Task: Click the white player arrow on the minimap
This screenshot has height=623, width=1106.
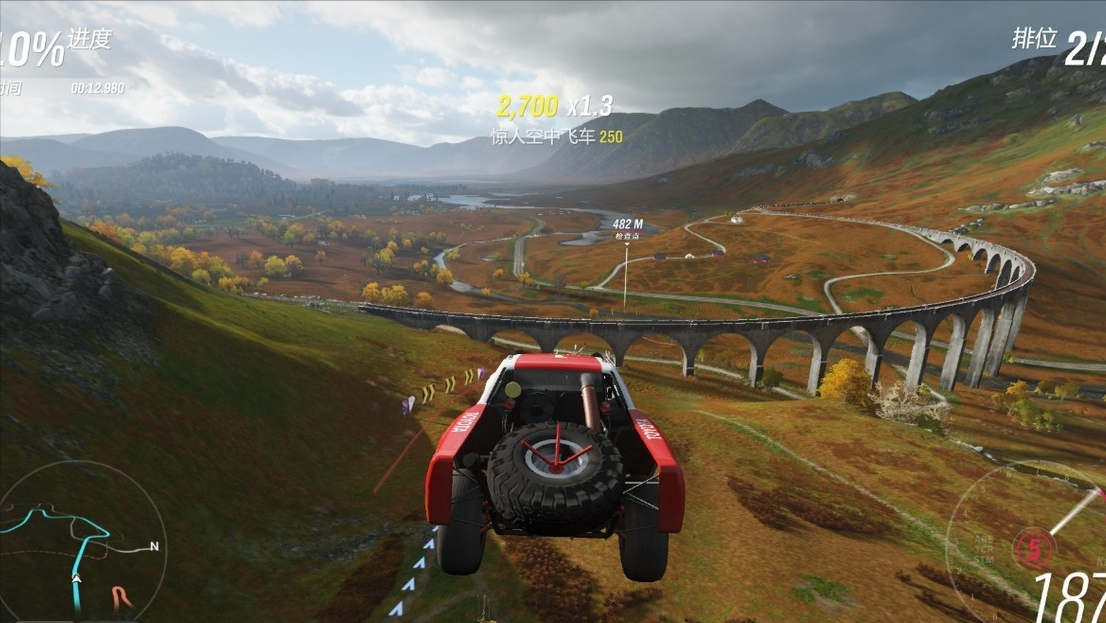Action: click(77, 578)
